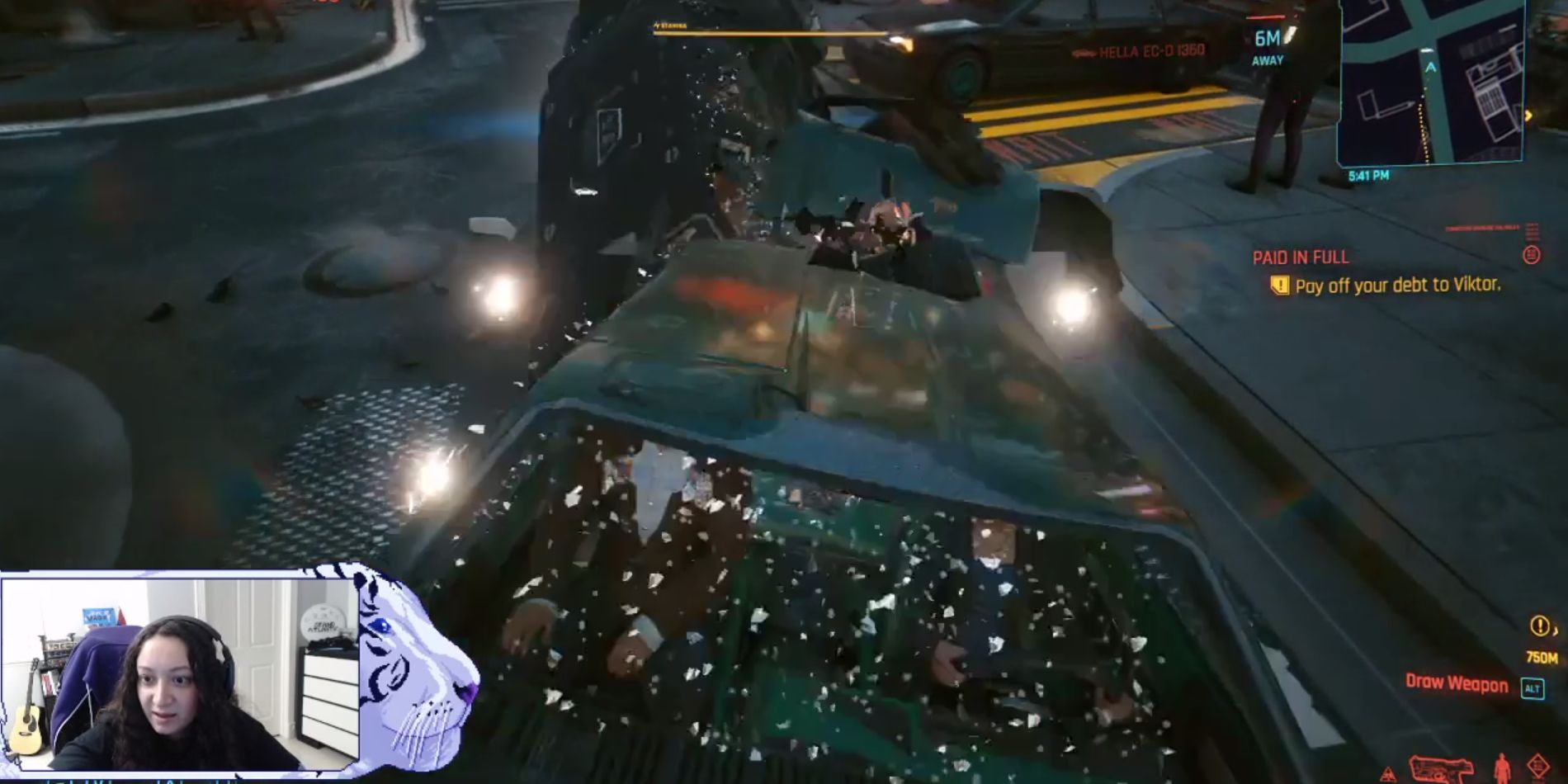The image size is (1568, 784).
Task: Click the red diamond warning icon bottom-right
Action: click(1537, 766)
